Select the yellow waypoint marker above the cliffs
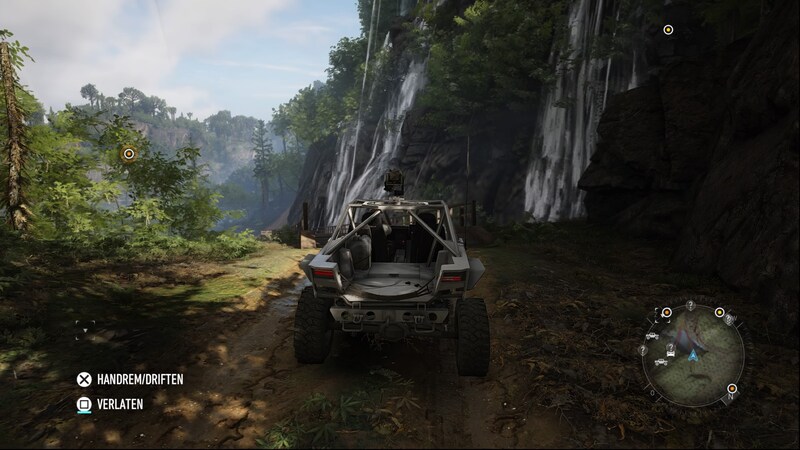 [668, 29]
